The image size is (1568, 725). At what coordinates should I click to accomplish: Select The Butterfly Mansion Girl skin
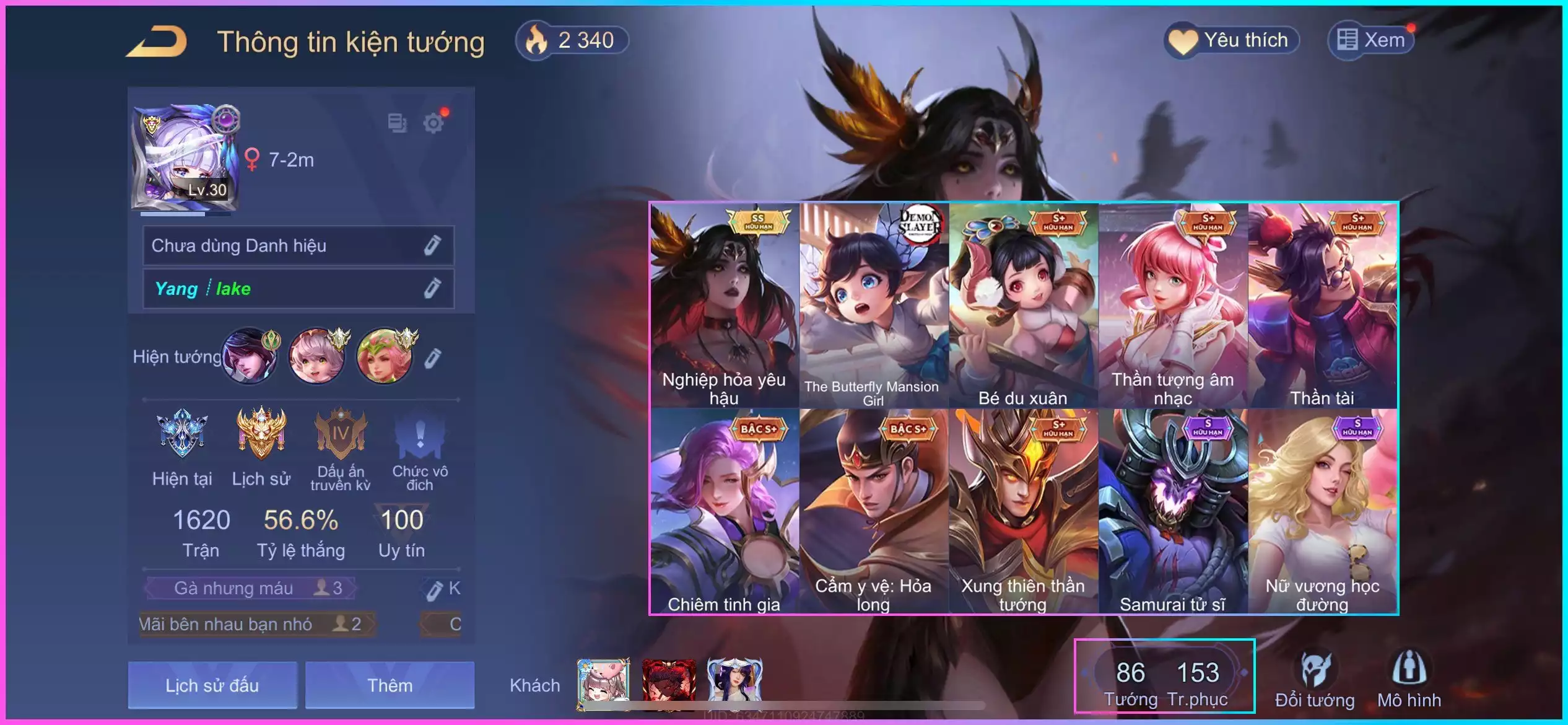[x=874, y=305]
